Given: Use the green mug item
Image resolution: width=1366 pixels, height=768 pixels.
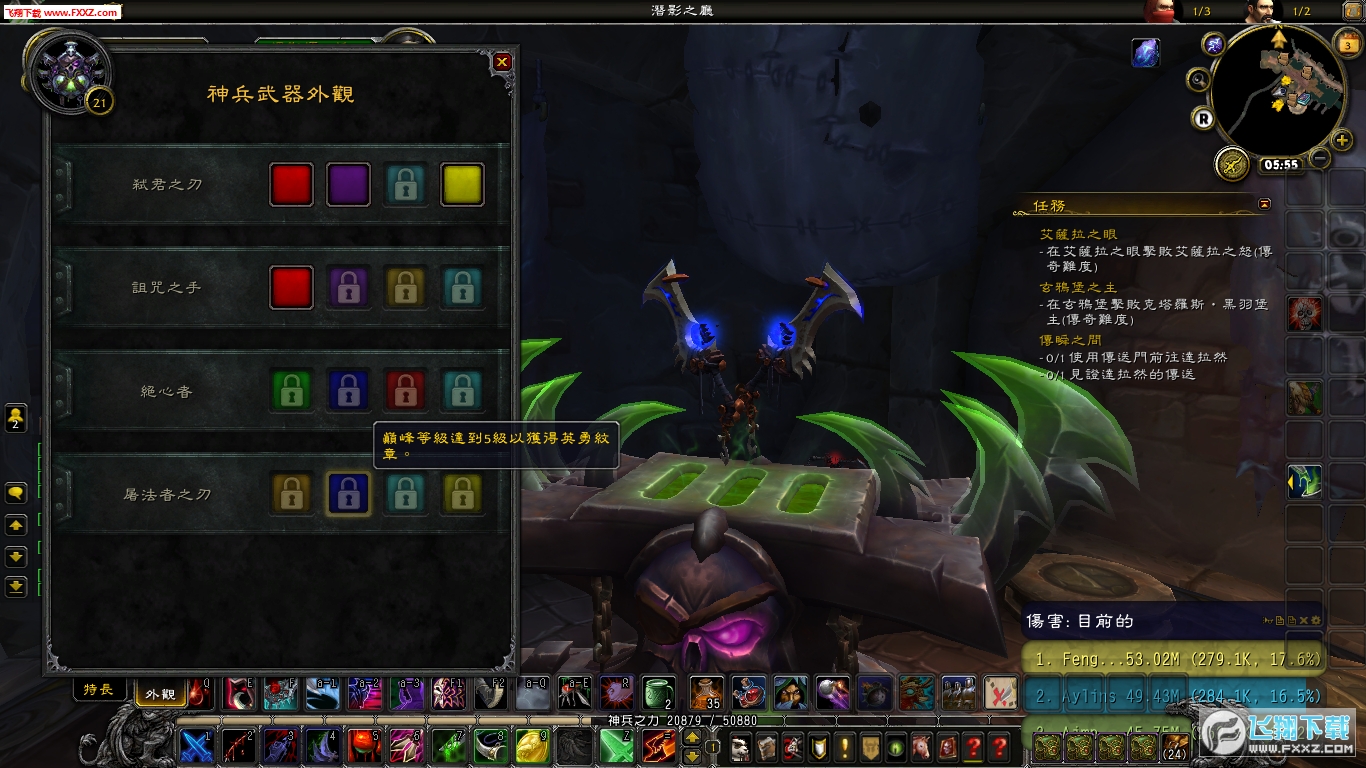Looking at the screenshot, I should coord(658,692).
